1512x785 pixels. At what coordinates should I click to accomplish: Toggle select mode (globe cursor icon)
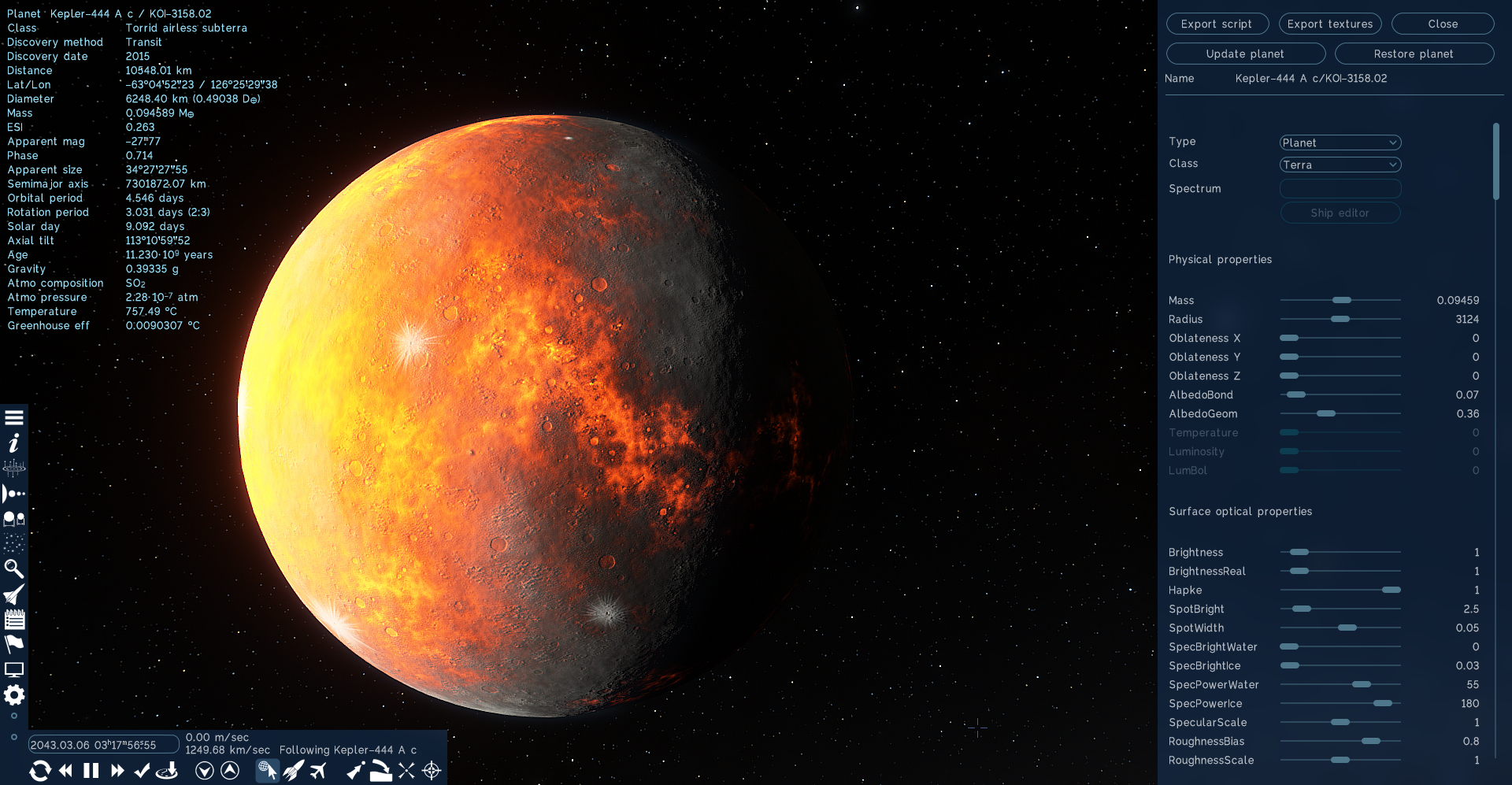(x=267, y=771)
